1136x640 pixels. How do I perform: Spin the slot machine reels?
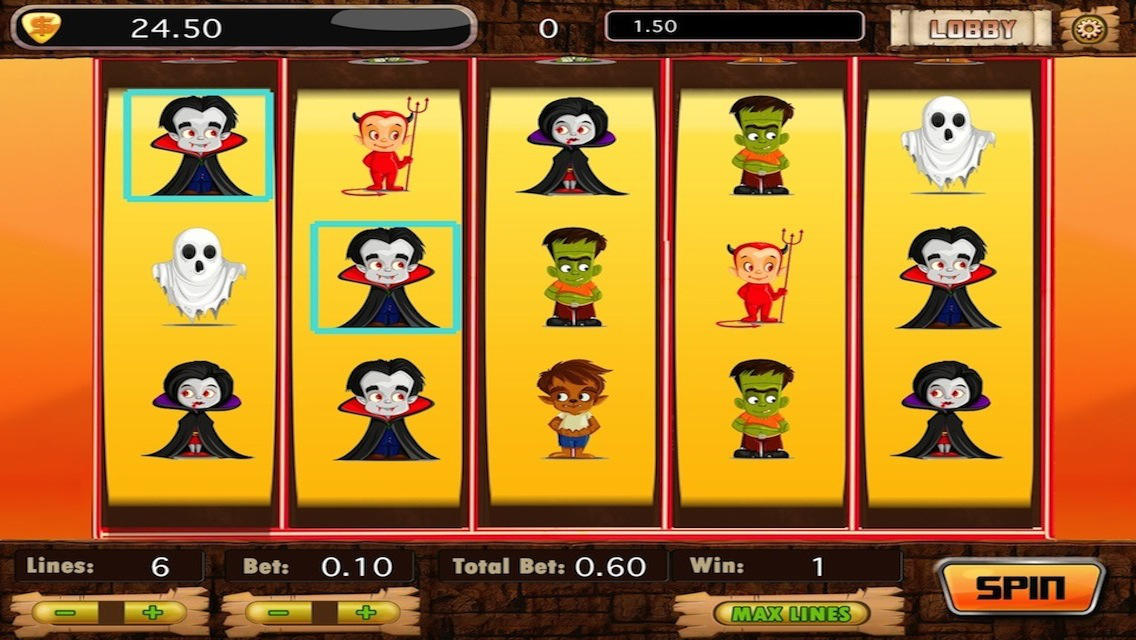(x=1020, y=587)
